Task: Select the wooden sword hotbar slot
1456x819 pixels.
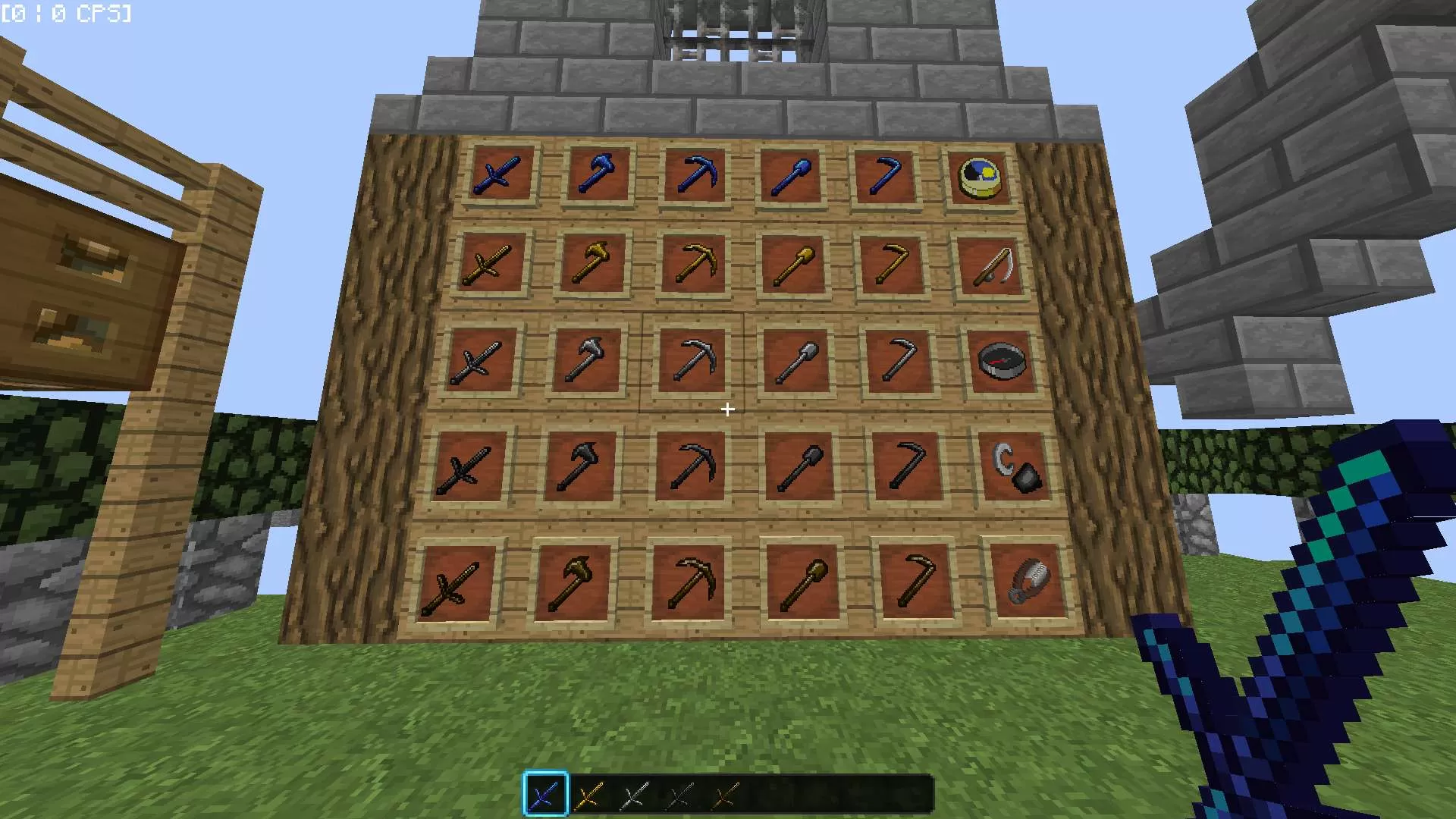Action: pyautogui.click(x=724, y=795)
